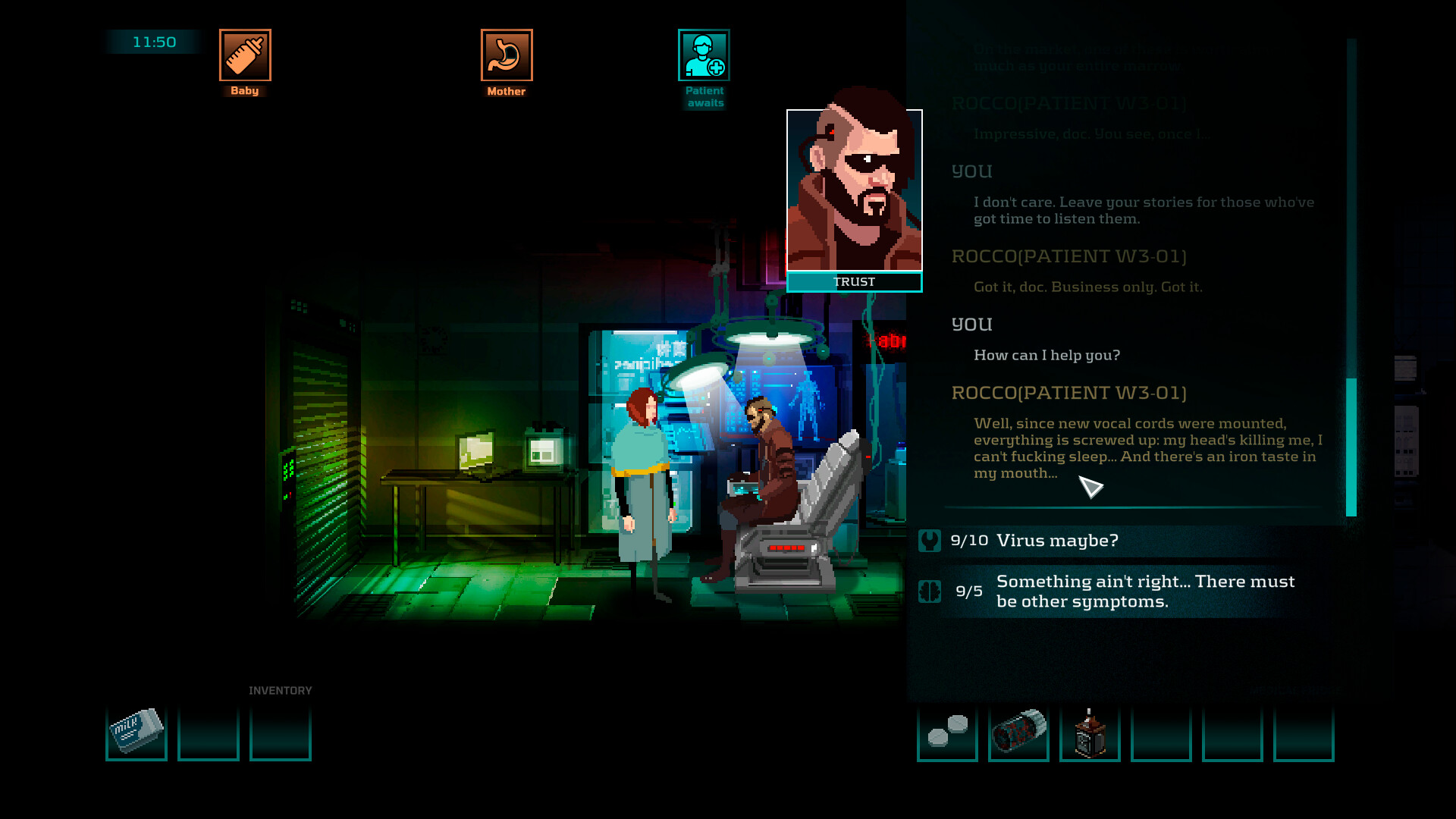Click the 11:50 clock display
This screenshot has height=819, width=1456.
click(x=152, y=42)
